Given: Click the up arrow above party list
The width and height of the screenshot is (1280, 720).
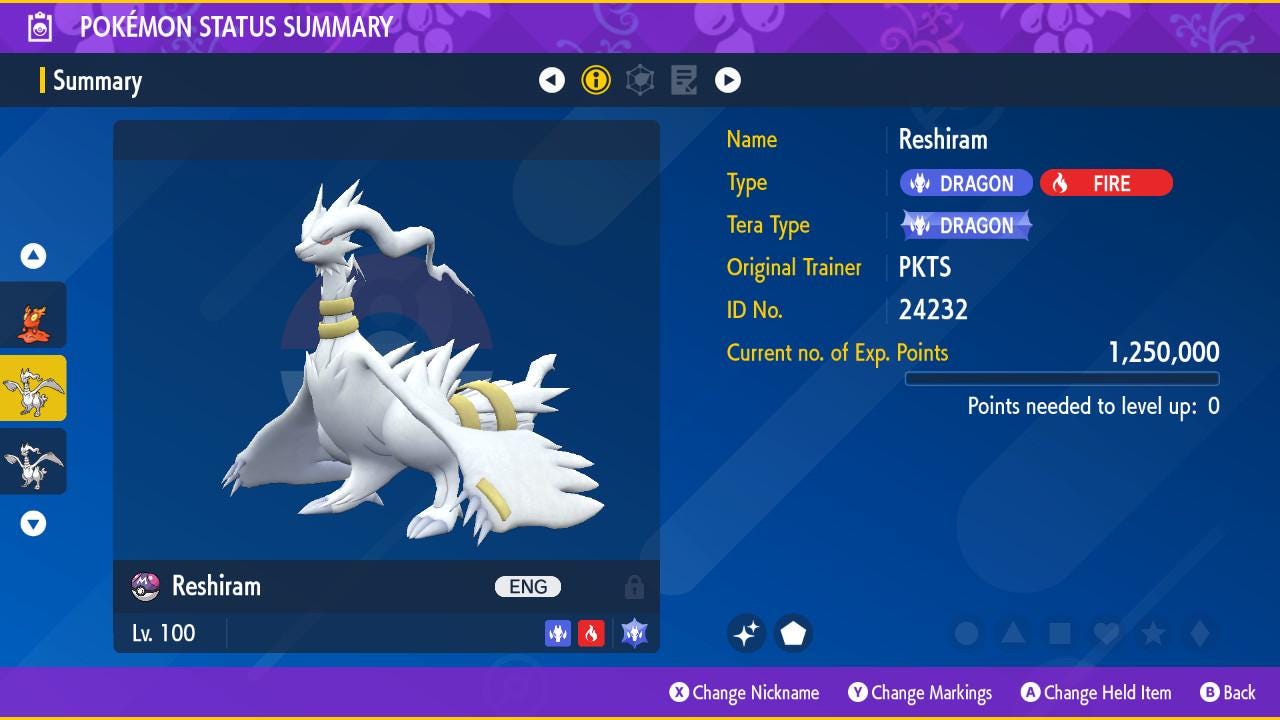Looking at the screenshot, I should (x=34, y=256).
